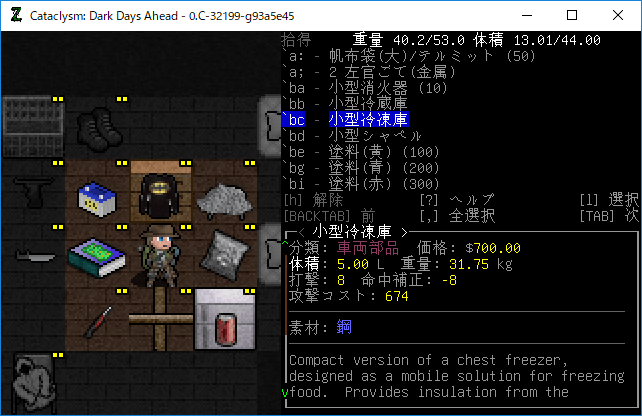Maximize the game window
Screen dimensions: 642x416
[571, 16]
